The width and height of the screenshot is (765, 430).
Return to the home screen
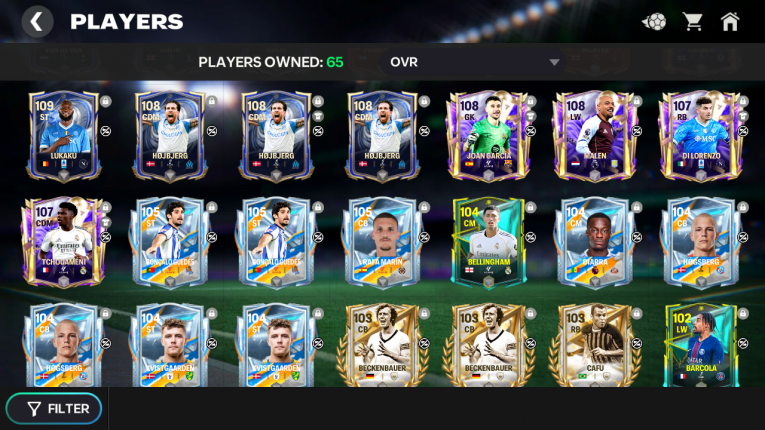pos(730,21)
